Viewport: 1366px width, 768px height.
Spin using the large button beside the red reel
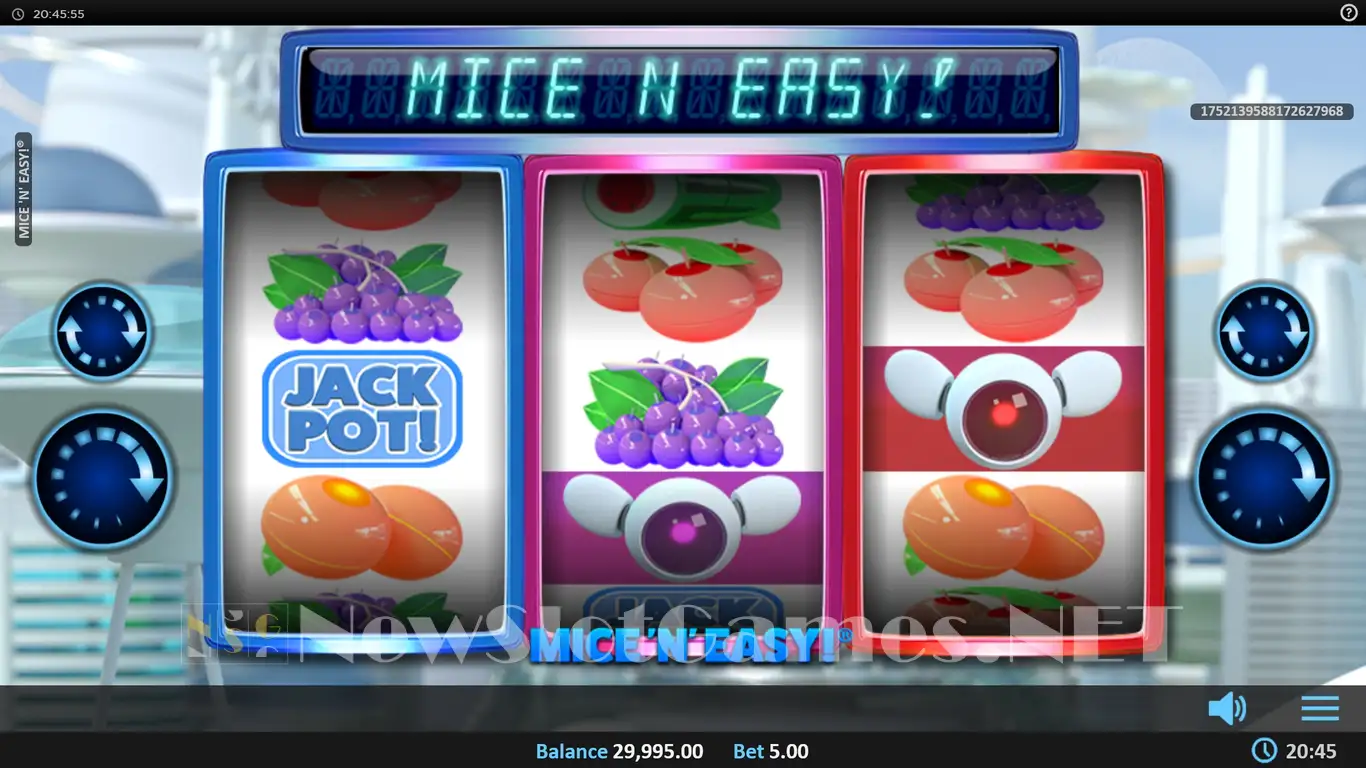1264,478
